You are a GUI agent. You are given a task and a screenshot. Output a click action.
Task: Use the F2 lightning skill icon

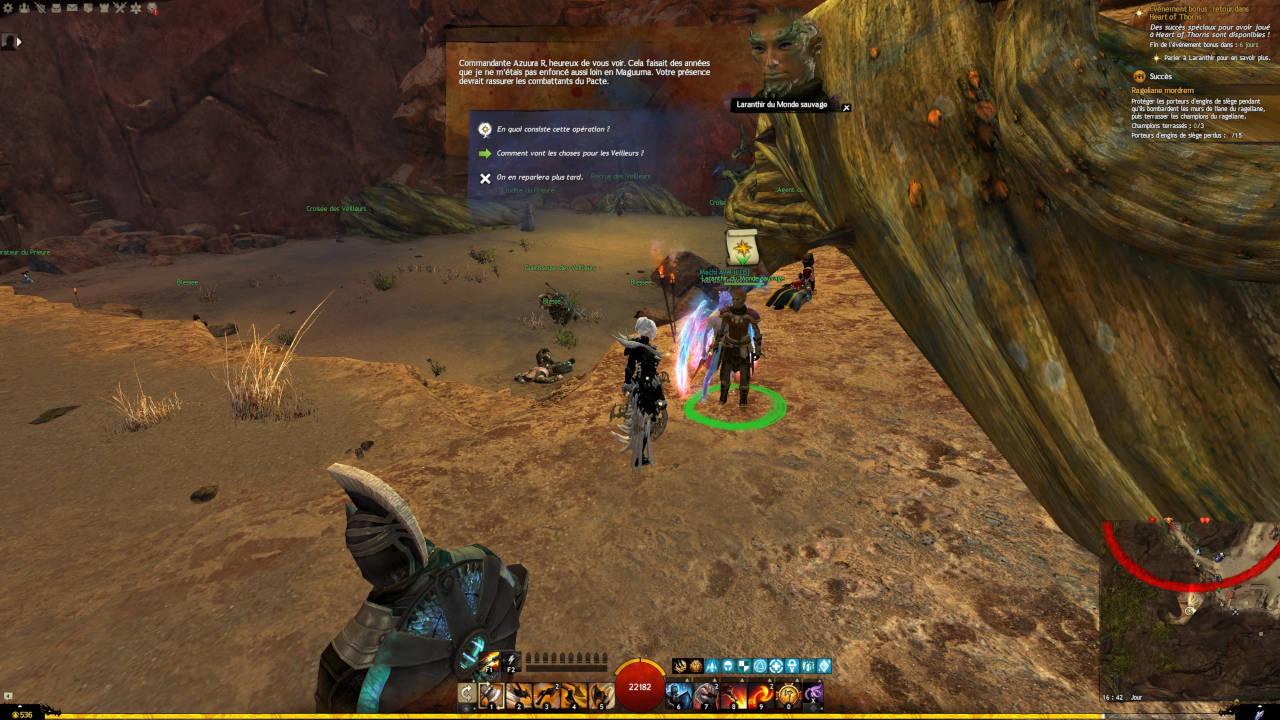click(511, 663)
